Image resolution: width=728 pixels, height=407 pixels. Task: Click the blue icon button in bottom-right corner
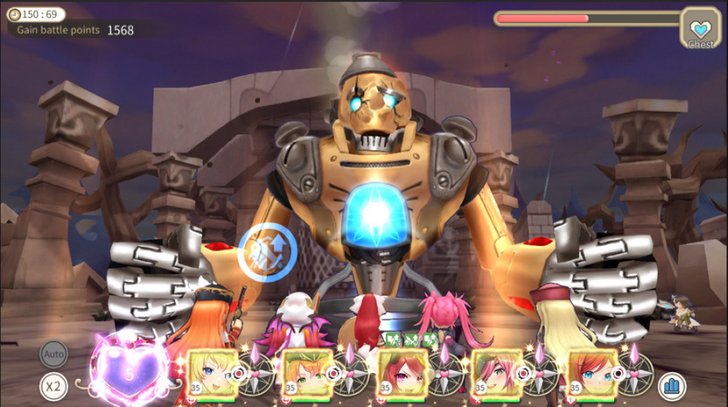click(671, 385)
